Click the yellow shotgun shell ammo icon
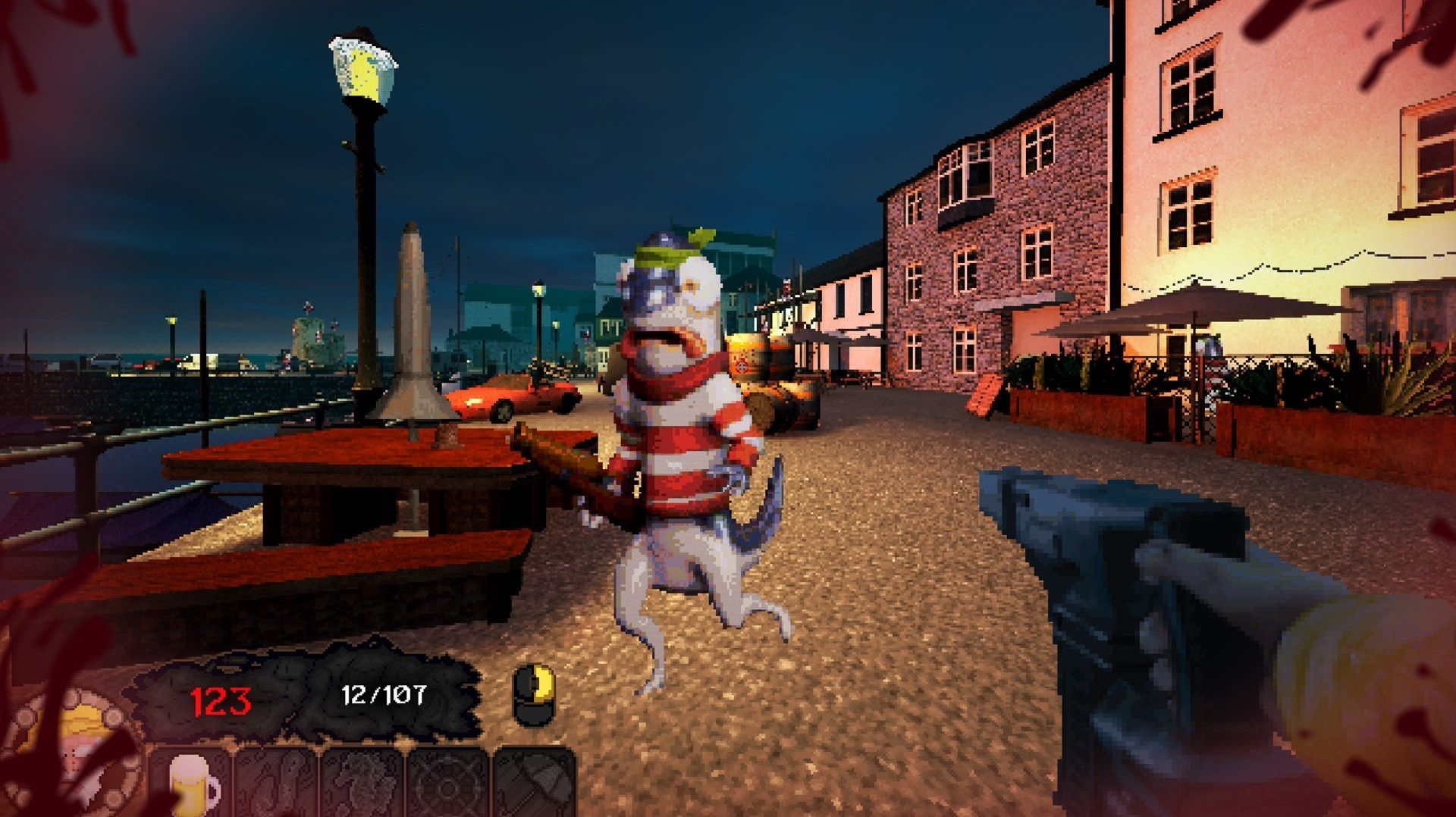1456x817 pixels. pos(534,694)
